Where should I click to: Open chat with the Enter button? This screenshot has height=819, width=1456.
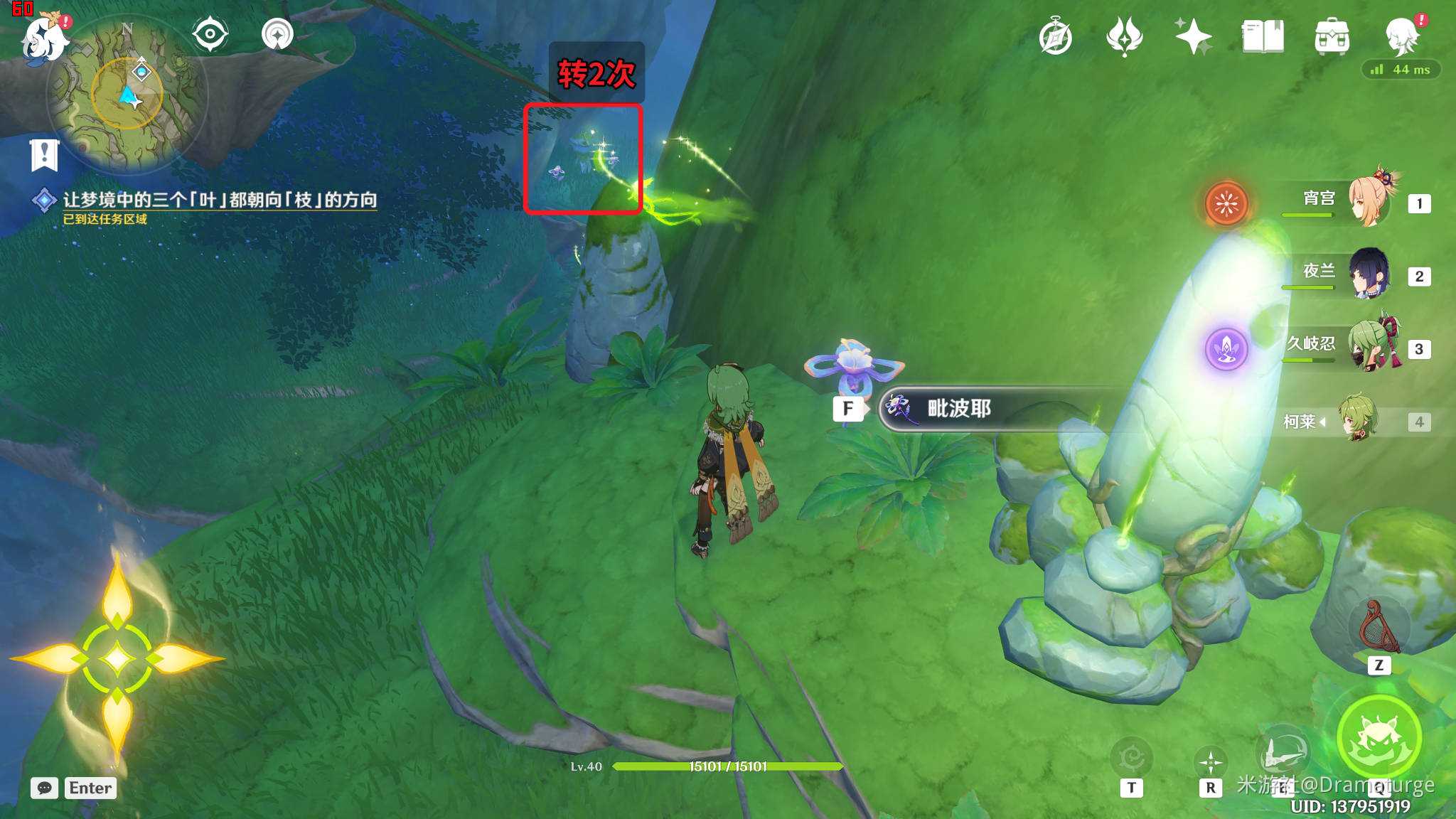(90, 788)
